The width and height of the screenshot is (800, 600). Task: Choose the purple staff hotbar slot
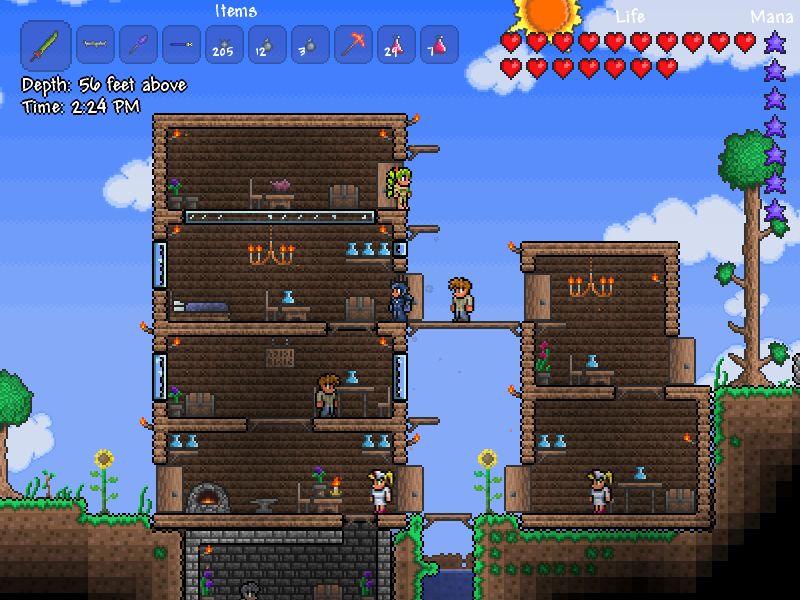coord(138,45)
